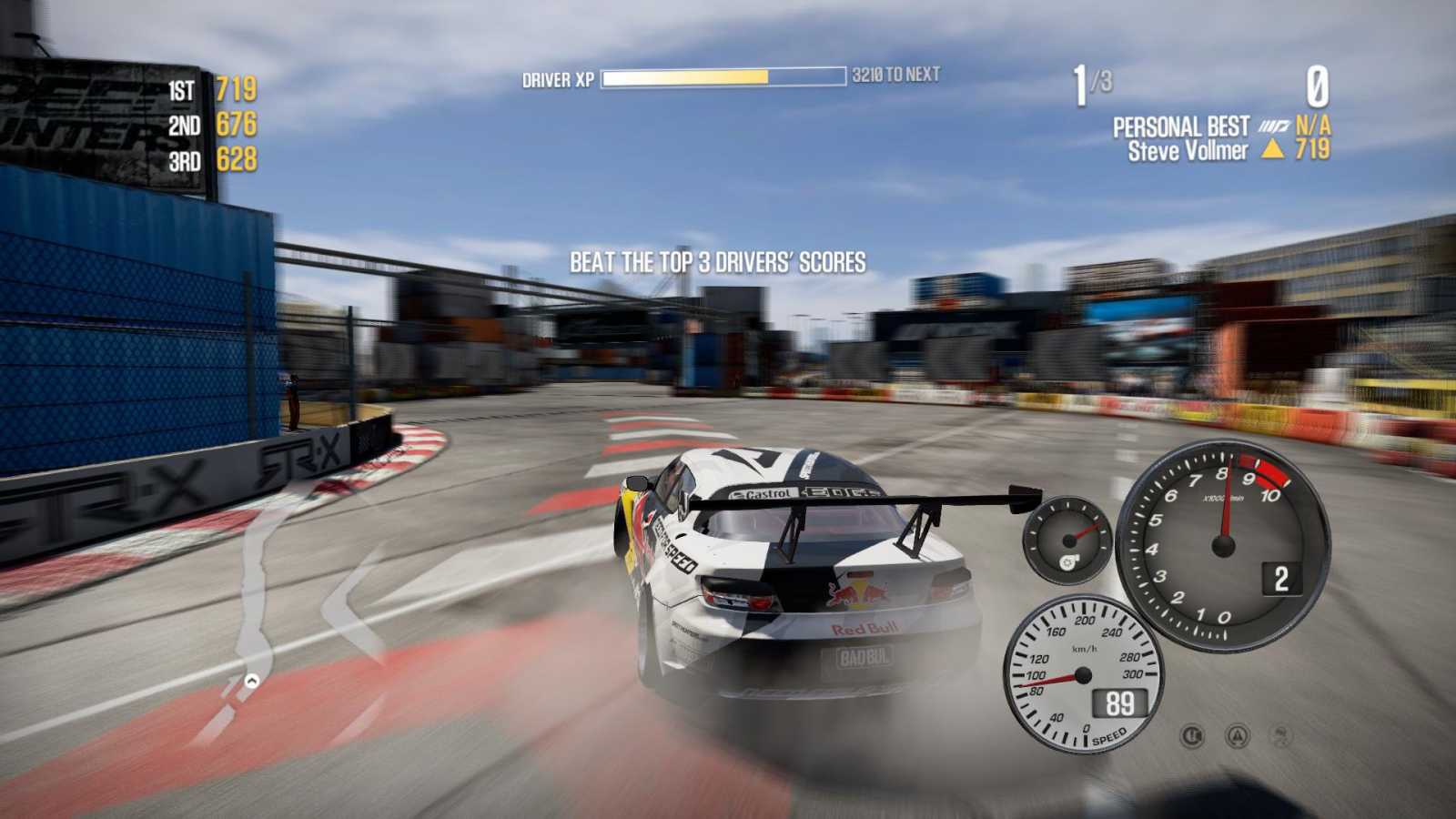This screenshot has height=819, width=1456.
Task: Click the faded stability control icon
Action: pyautogui.click(x=1280, y=735)
